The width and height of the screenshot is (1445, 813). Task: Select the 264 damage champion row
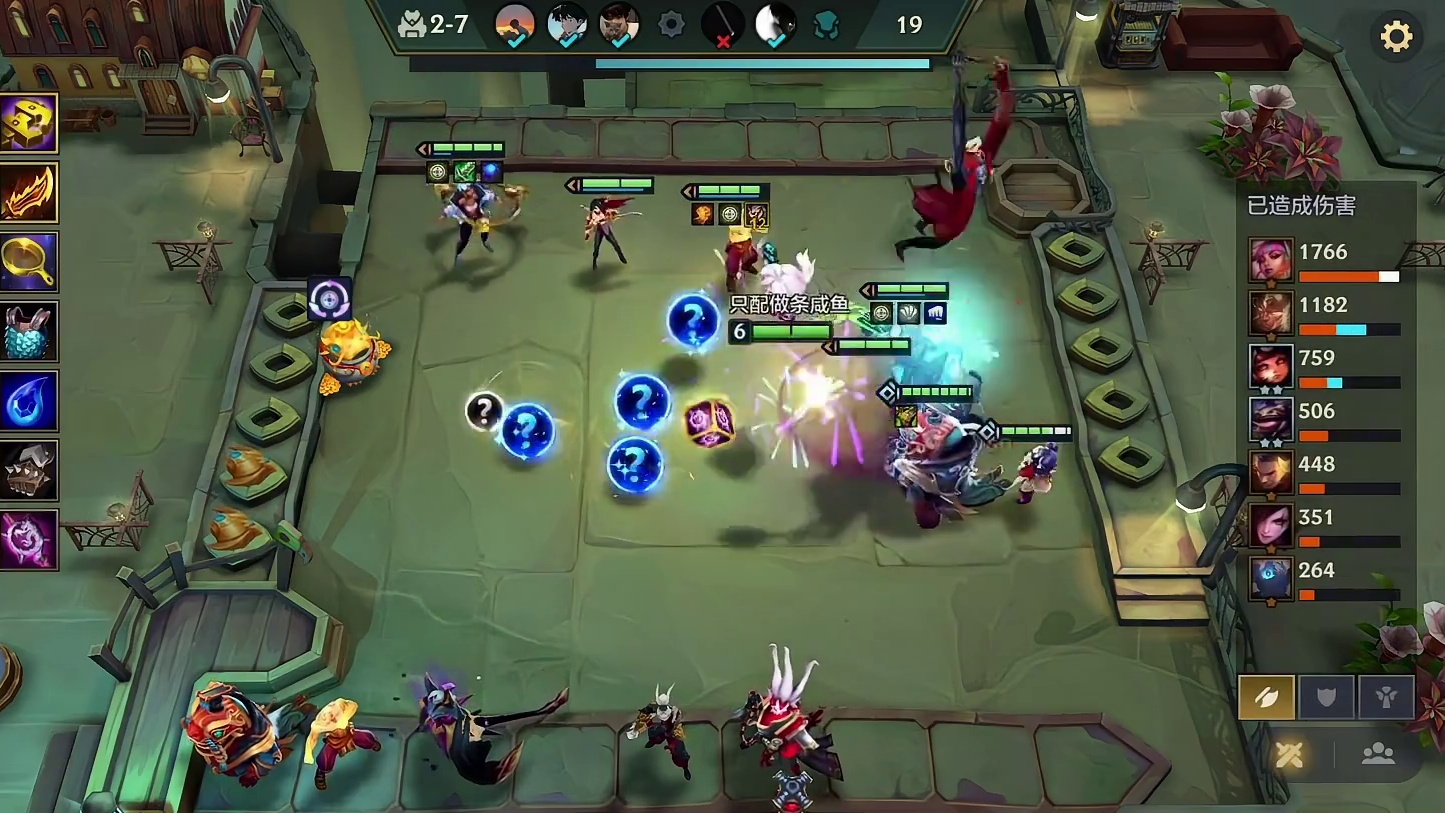(1324, 579)
